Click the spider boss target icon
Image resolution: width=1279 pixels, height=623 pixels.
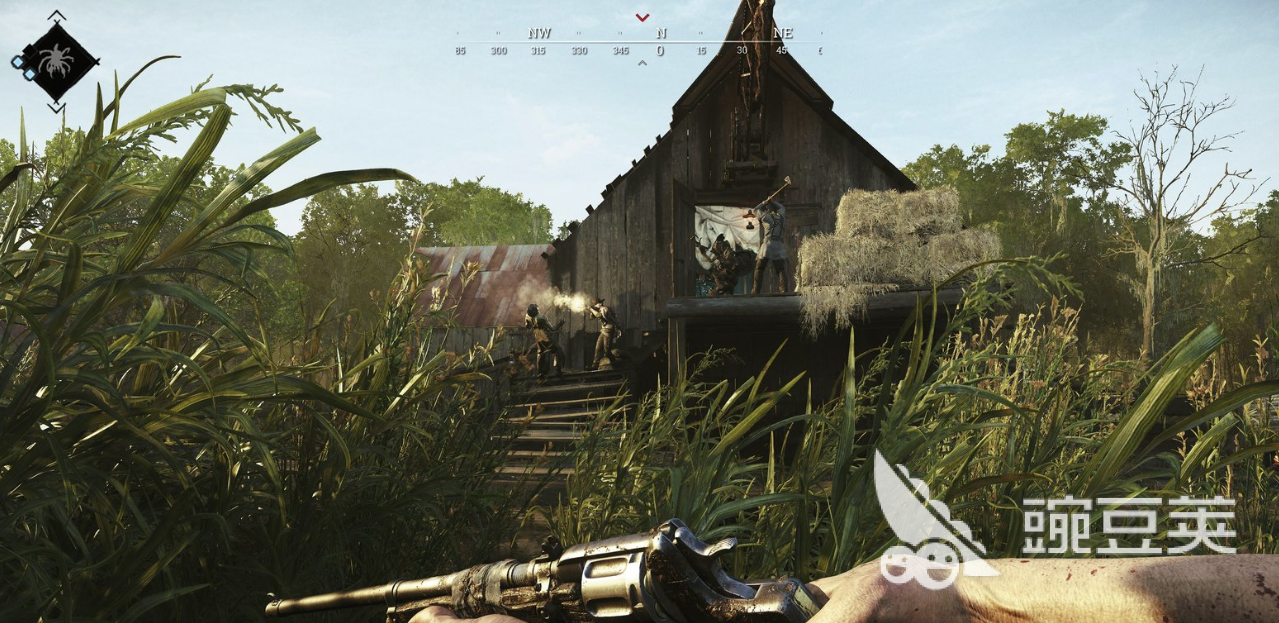pos(58,62)
